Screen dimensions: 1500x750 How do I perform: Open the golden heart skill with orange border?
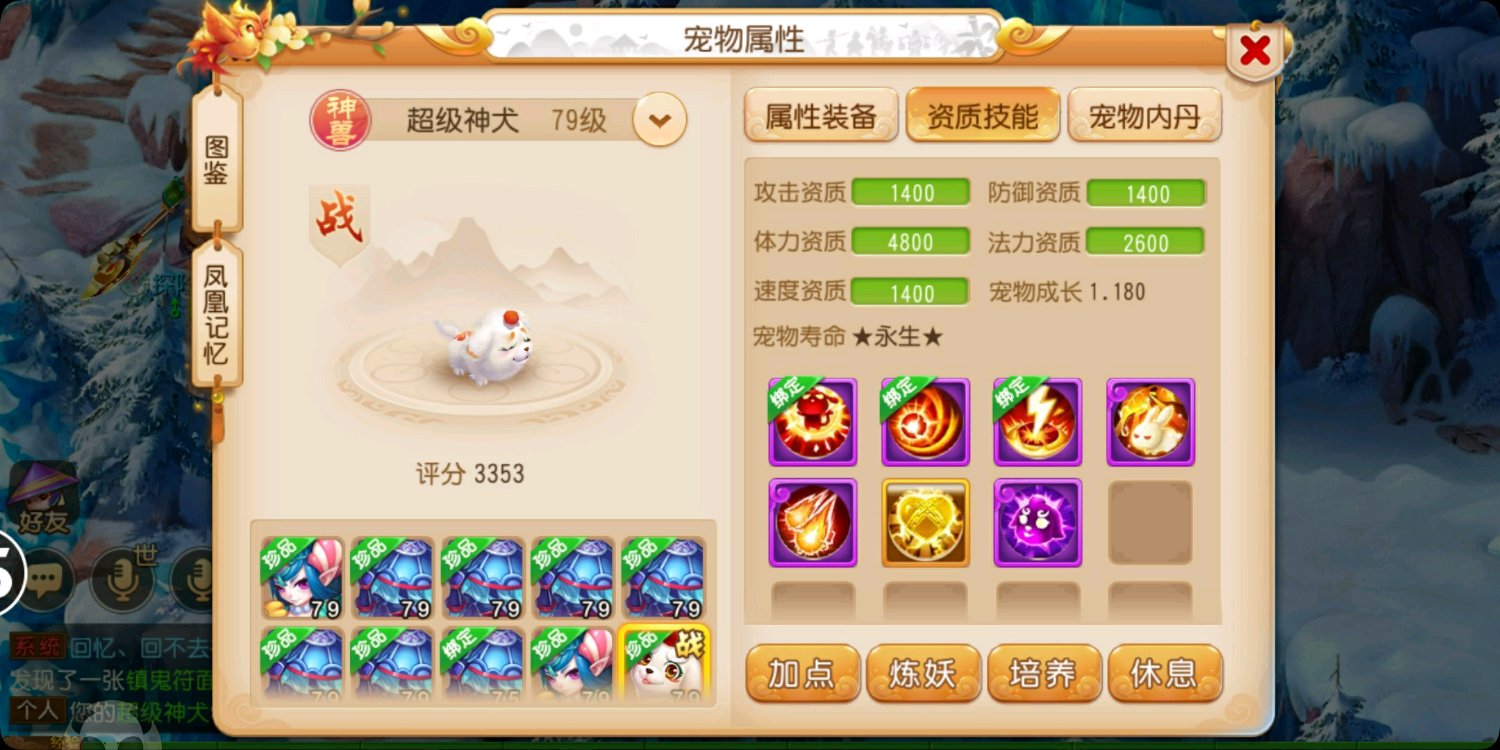[x=925, y=521]
